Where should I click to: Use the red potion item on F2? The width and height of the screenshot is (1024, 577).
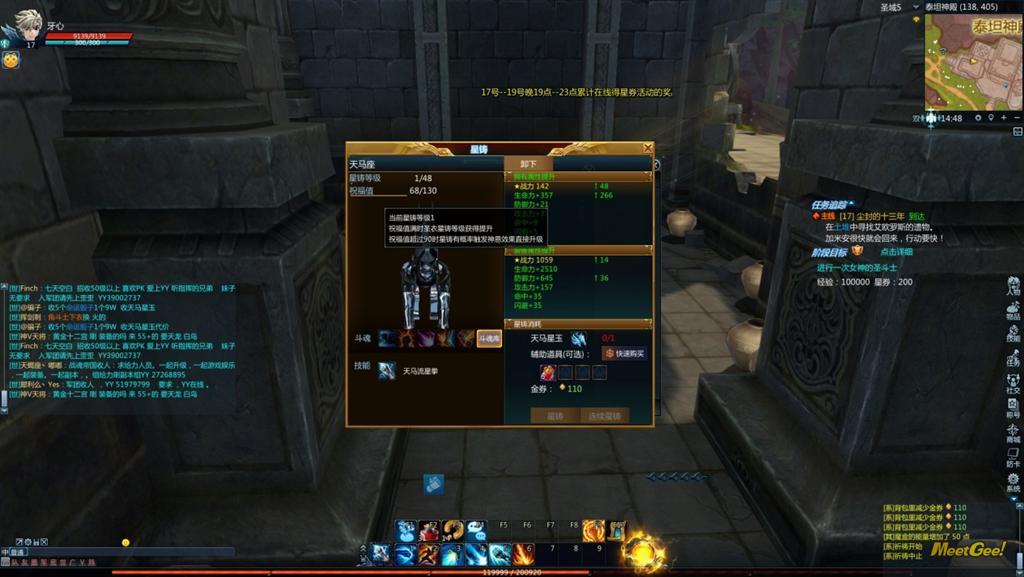(429, 531)
